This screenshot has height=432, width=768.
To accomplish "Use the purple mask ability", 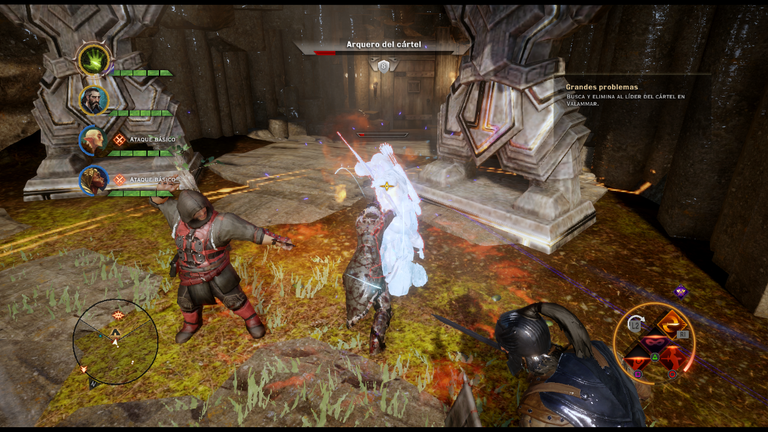I will (654, 340).
